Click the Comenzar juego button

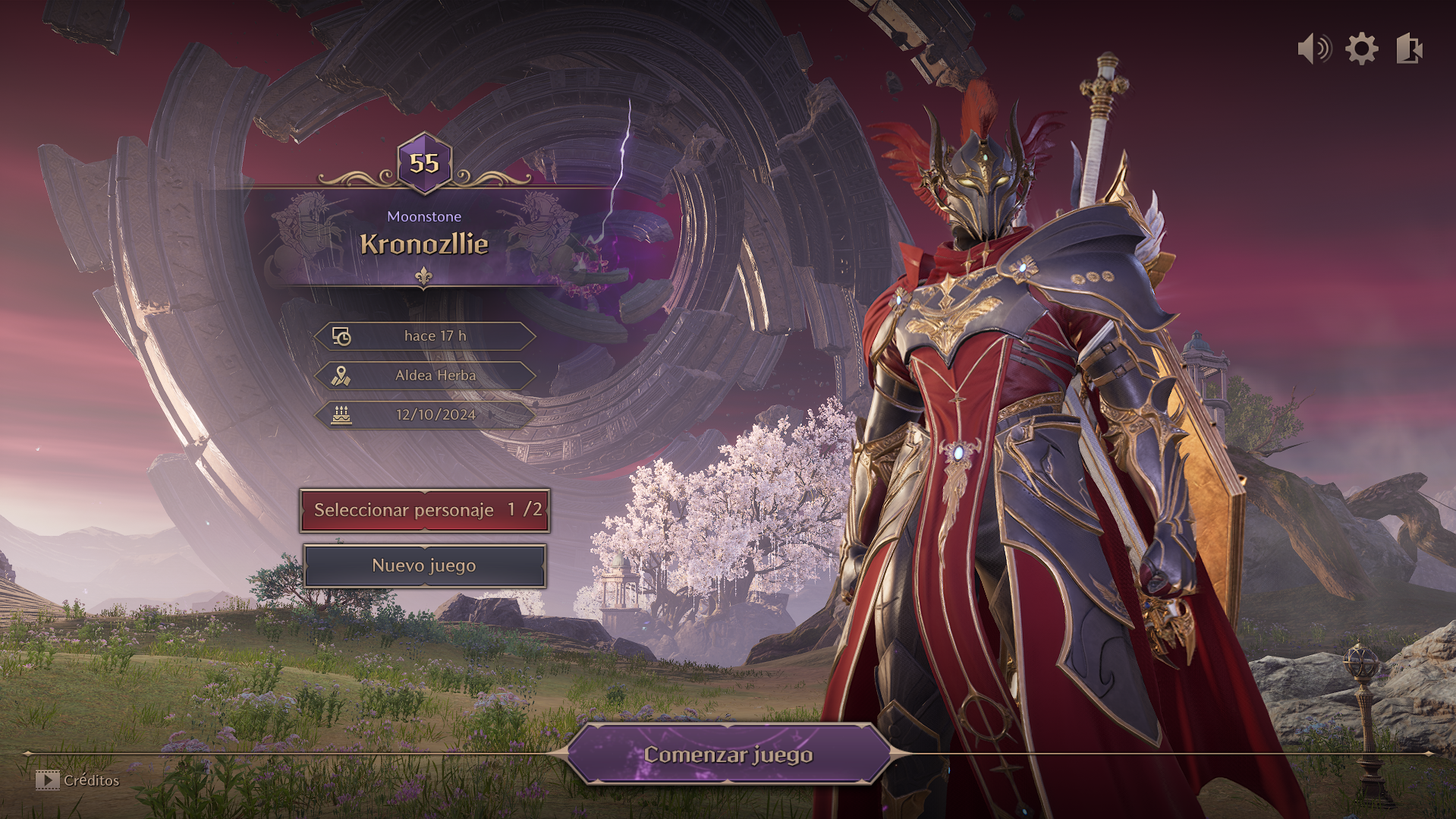coord(728,754)
